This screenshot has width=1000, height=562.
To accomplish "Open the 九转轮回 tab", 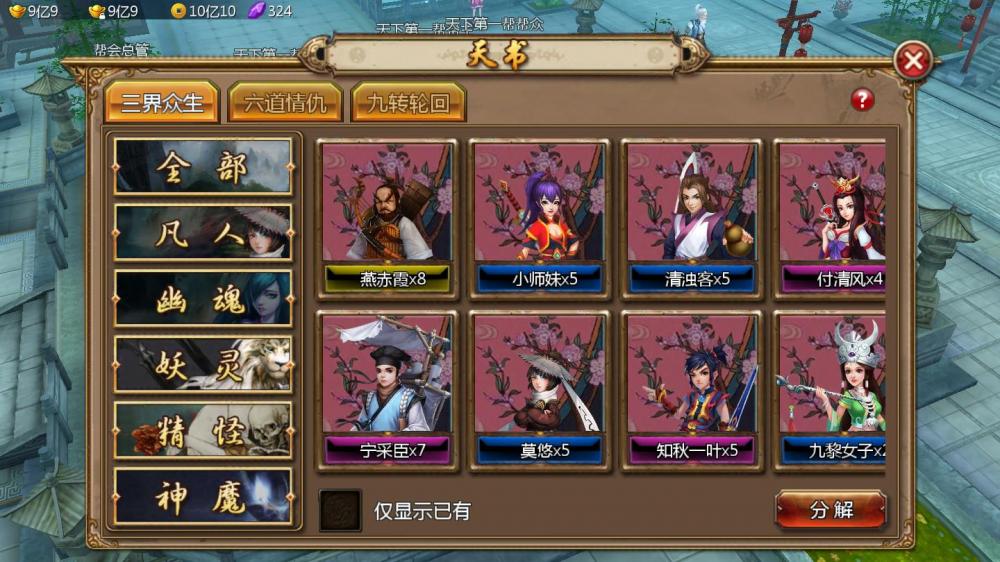I will [x=408, y=102].
